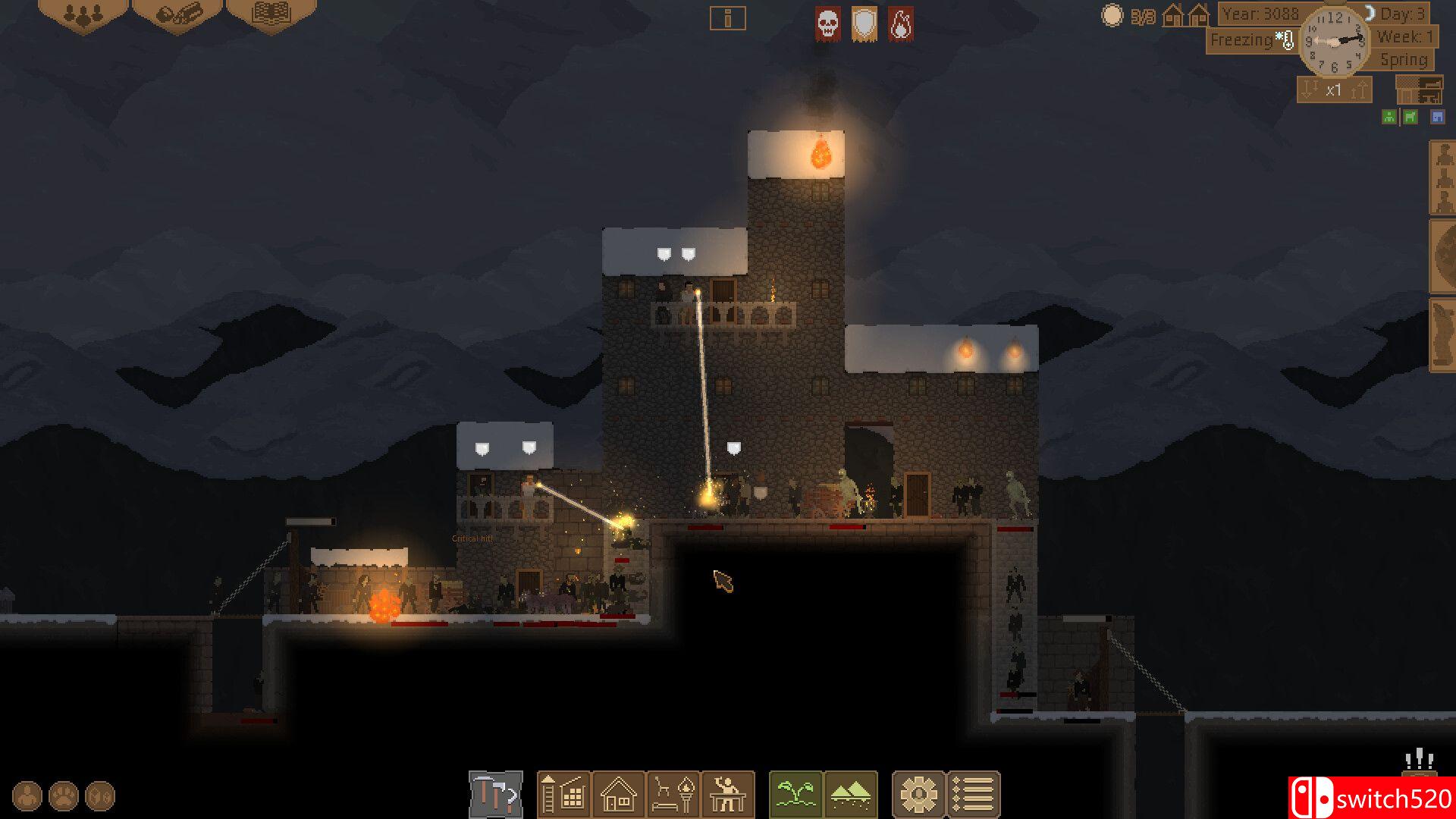1456x819 pixels.
Task: Select the shield defense banner
Action: pos(864,24)
